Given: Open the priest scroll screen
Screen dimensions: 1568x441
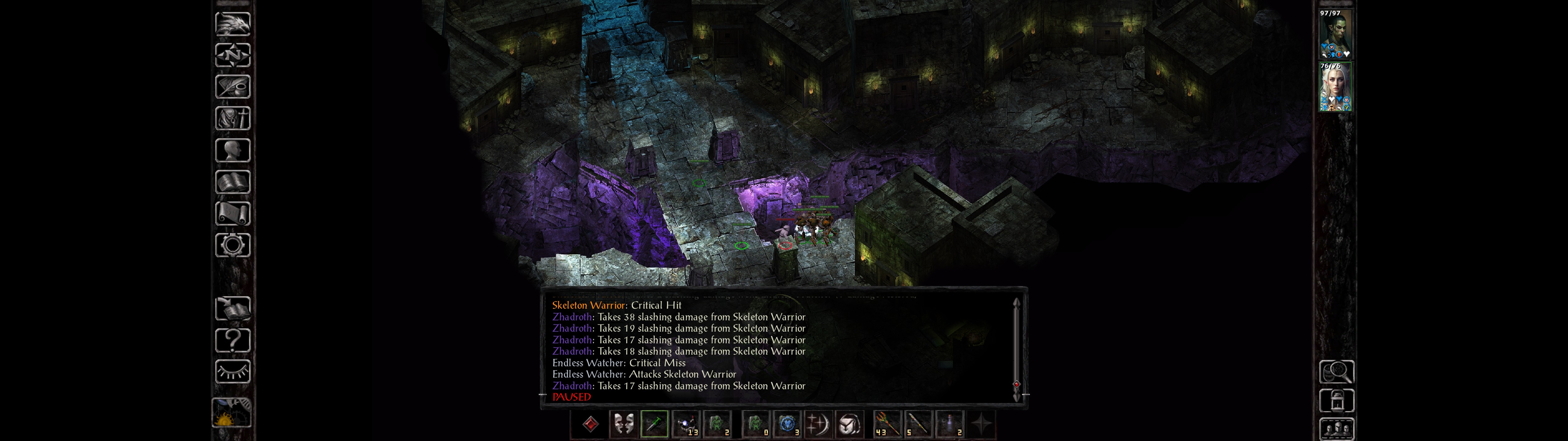Looking at the screenshot, I should coord(232,213).
